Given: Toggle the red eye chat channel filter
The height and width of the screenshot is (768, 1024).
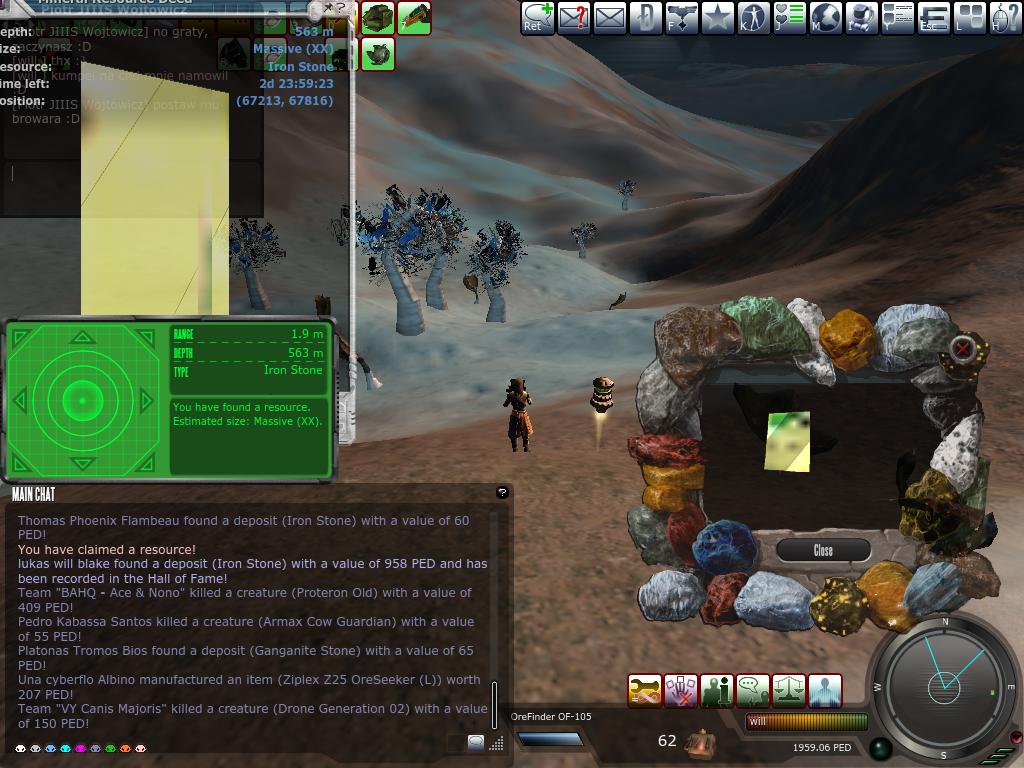Looking at the screenshot, I should coord(125,748).
